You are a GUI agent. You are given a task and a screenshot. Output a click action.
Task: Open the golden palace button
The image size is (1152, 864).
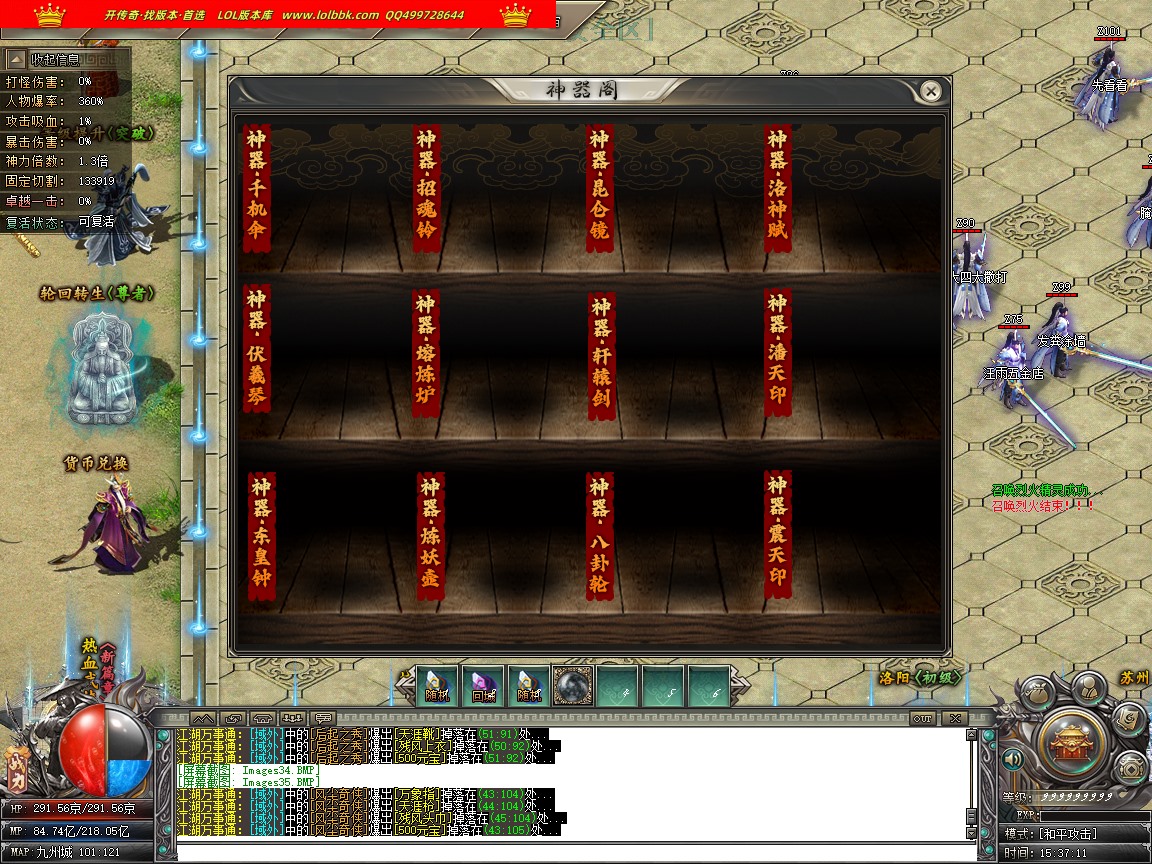1071,741
